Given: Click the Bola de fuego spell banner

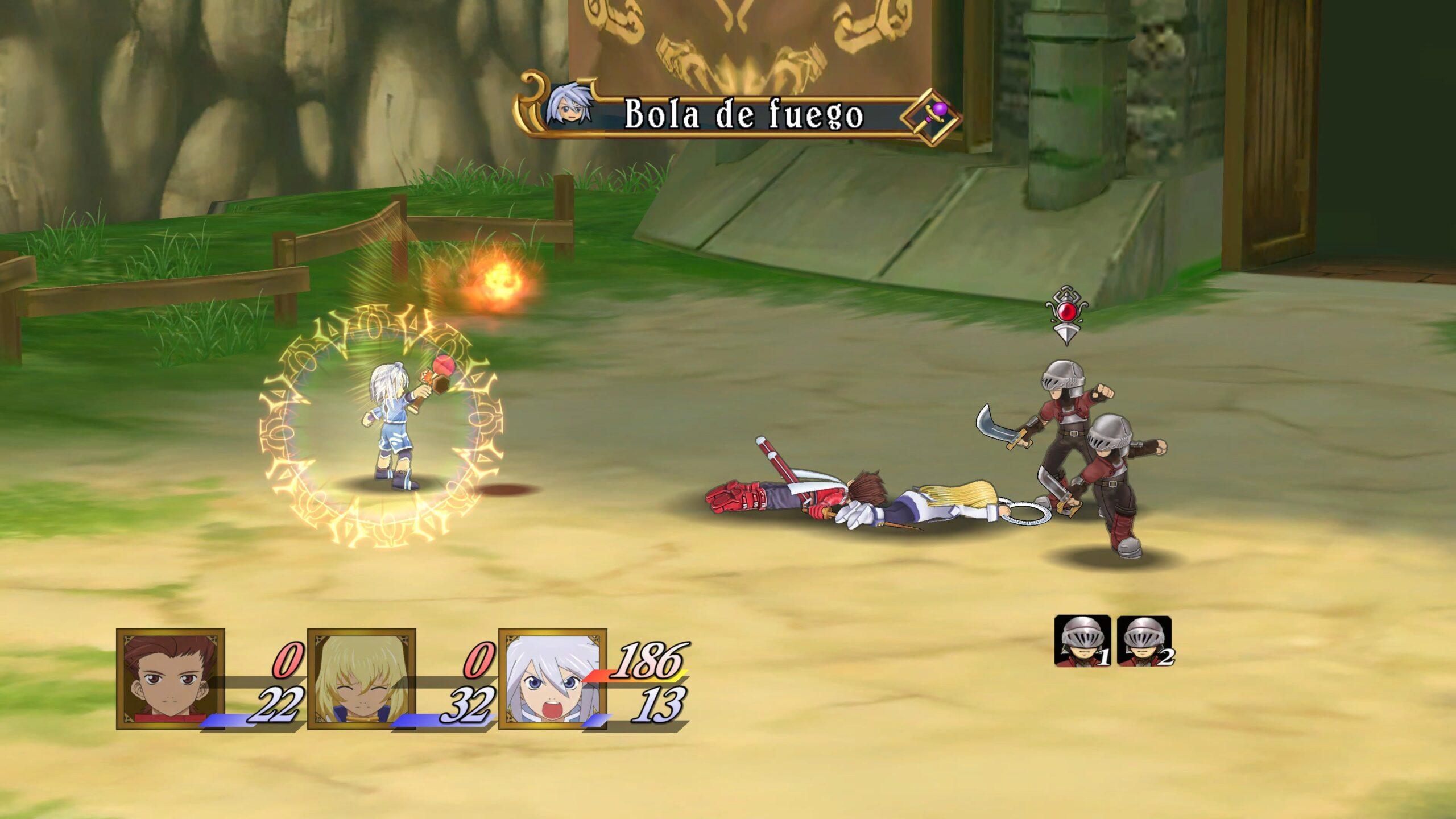Looking at the screenshot, I should (x=743, y=115).
